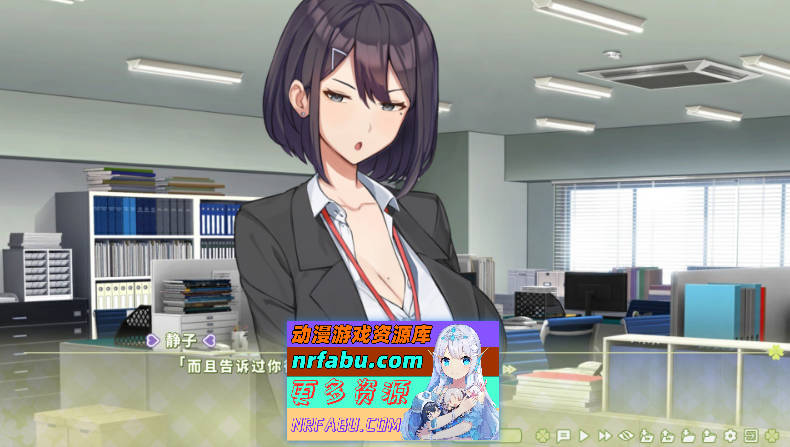Click the square exit-arrow icon beside the gear
790x447 pixels.
750,436
